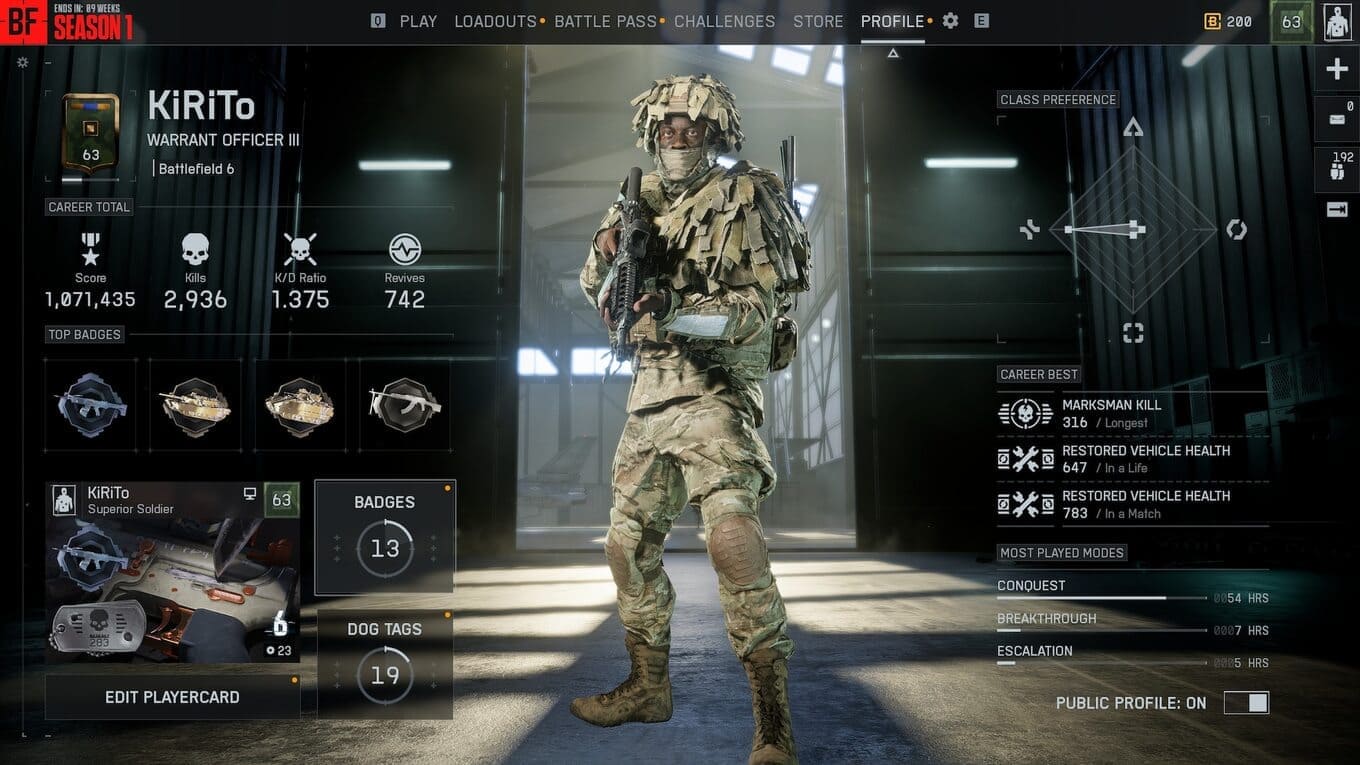Select the first rifle badge in Top Badges
This screenshot has width=1360, height=765.
point(91,405)
